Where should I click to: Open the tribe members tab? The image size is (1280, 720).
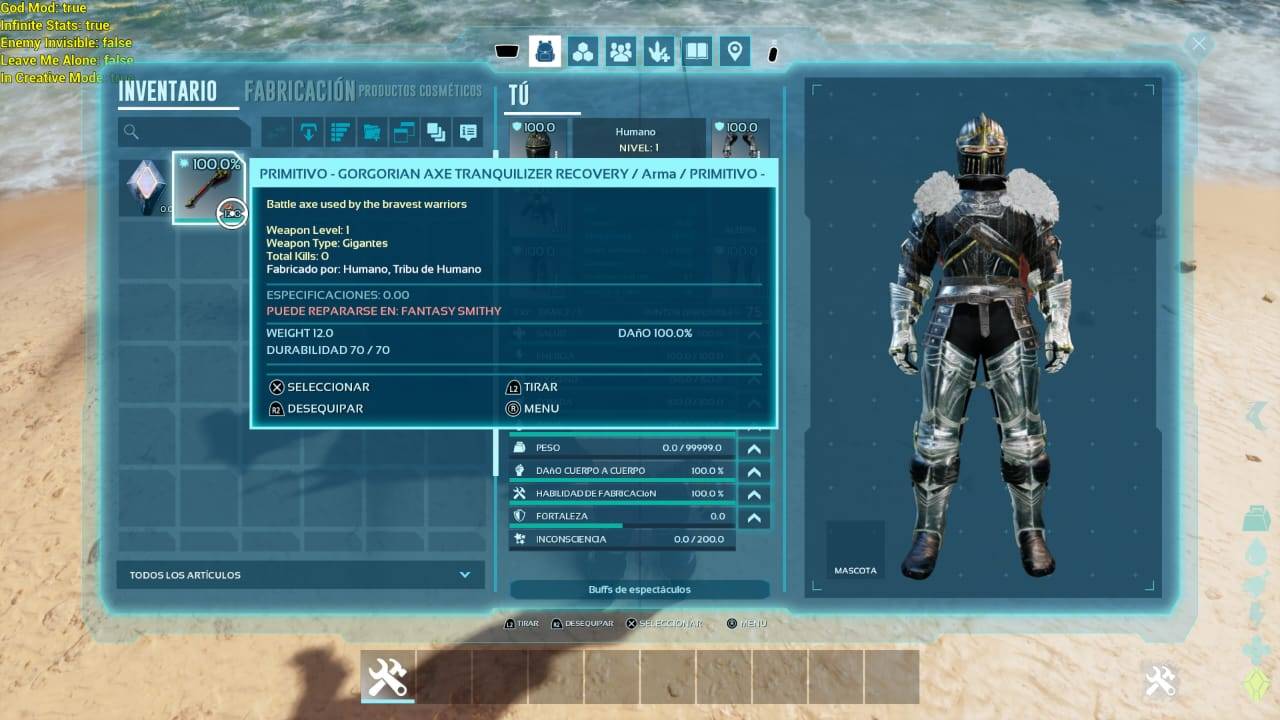pos(621,51)
